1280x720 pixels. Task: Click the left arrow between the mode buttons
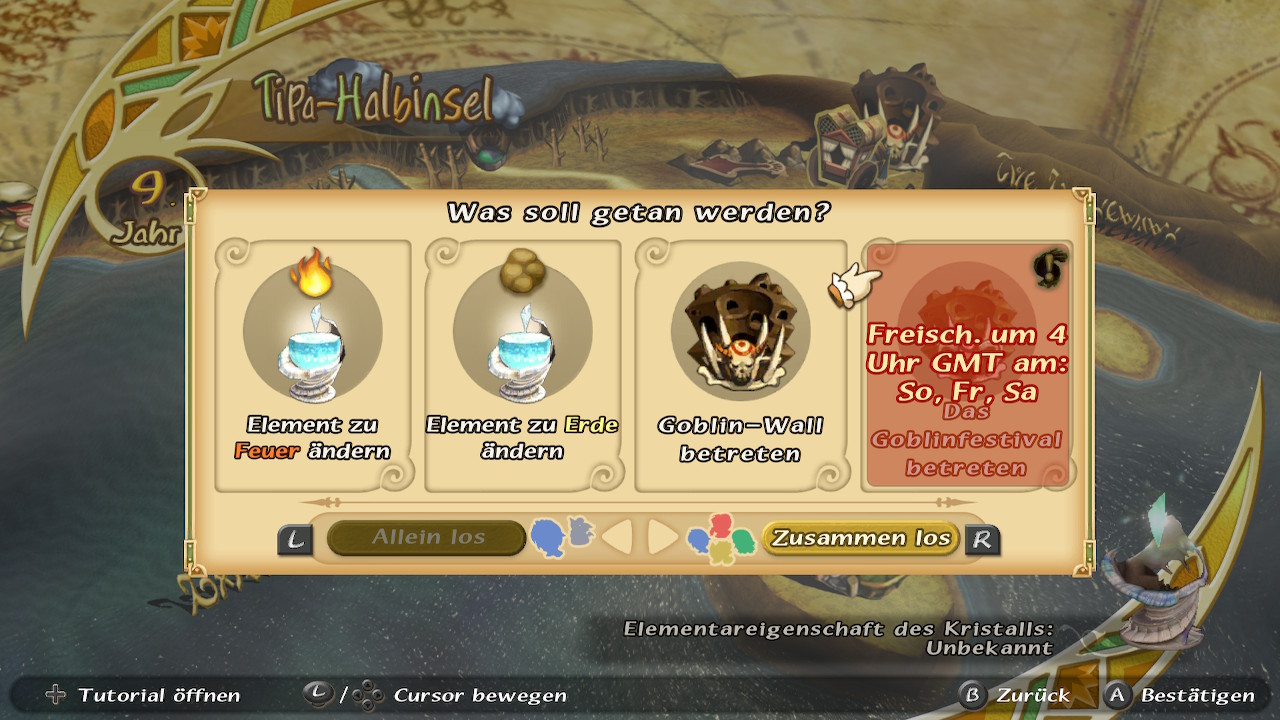point(617,538)
